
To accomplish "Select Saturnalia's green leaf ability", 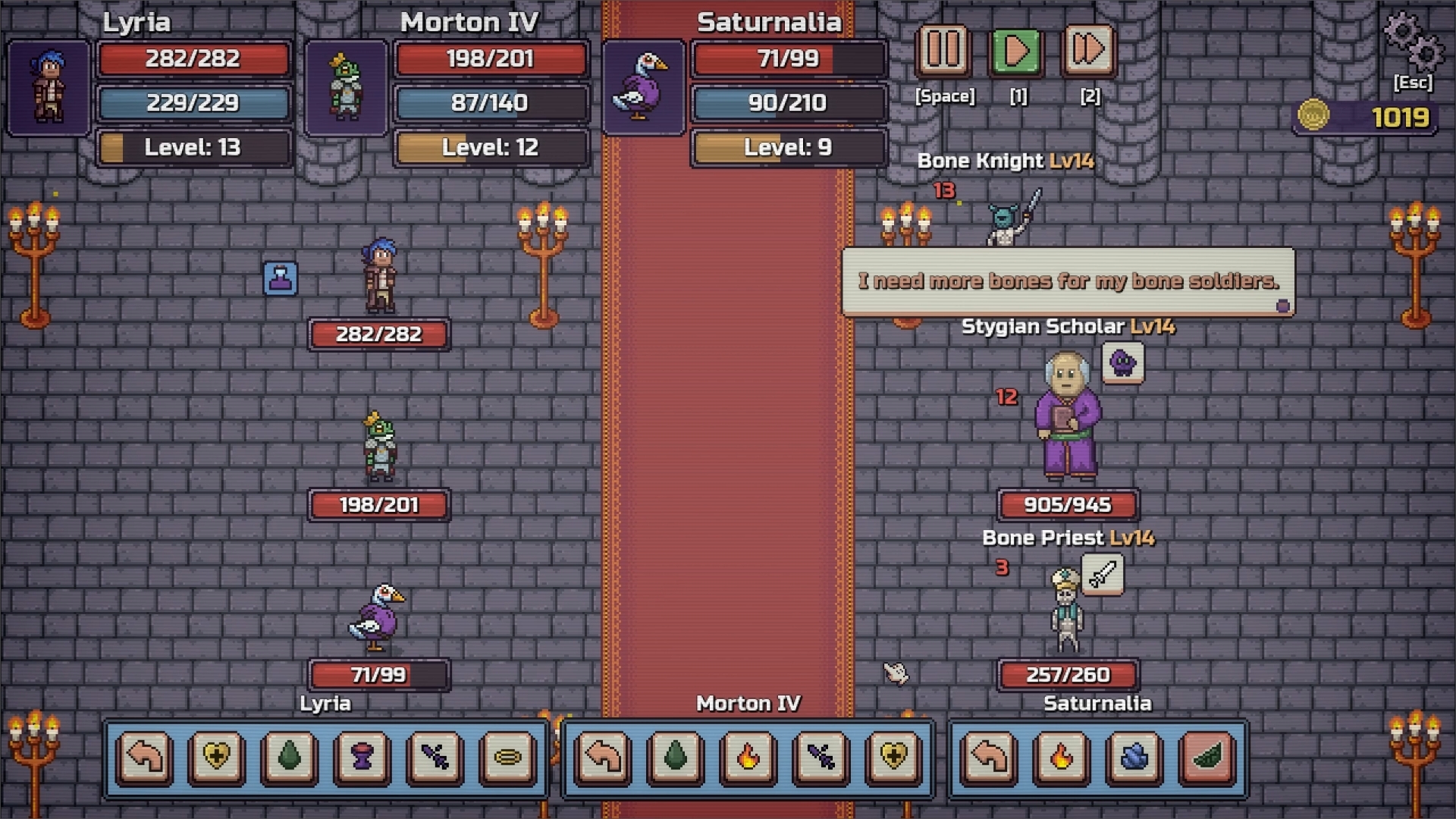I will tap(1207, 757).
